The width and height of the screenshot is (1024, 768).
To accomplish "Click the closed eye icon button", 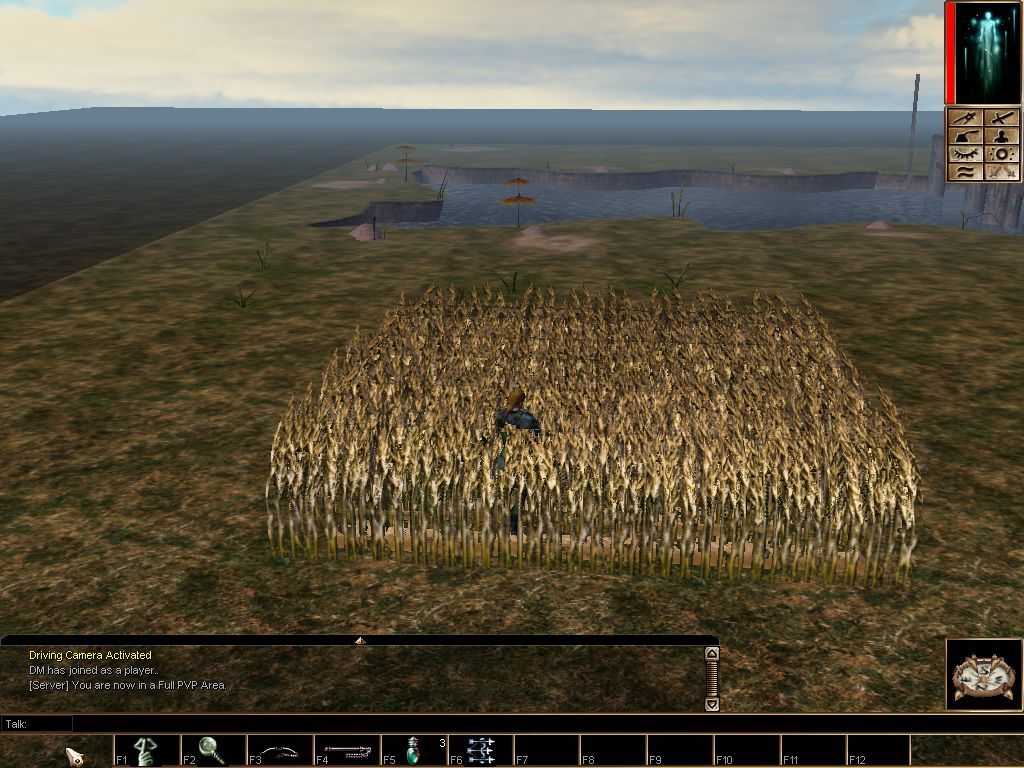I will pyautogui.click(x=965, y=154).
